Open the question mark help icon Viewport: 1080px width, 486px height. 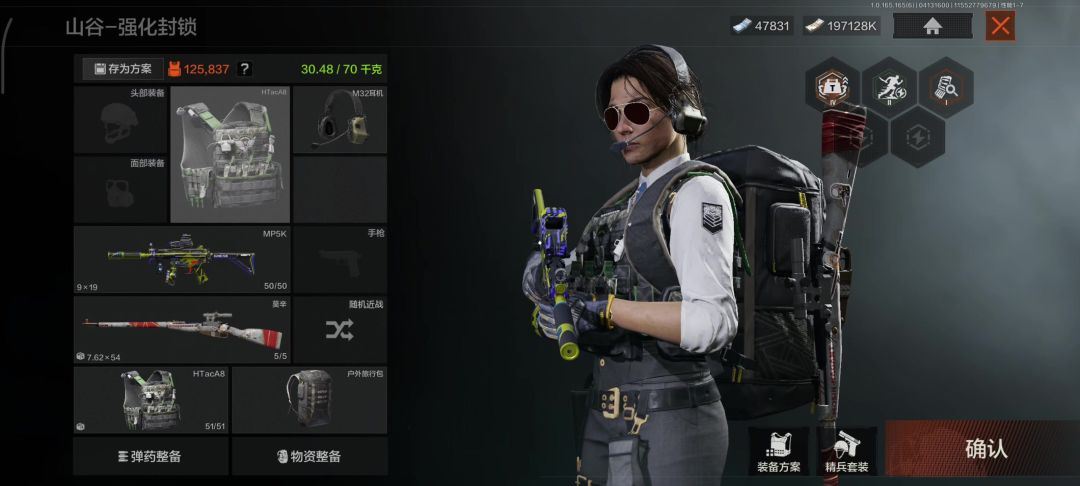245,69
